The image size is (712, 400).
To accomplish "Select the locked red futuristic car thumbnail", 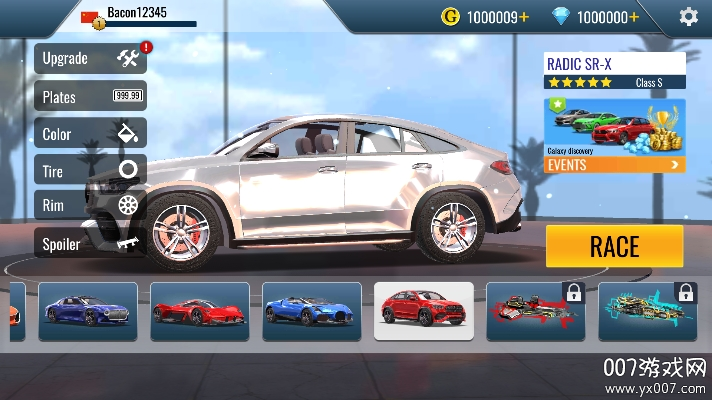I will [536, 311].
